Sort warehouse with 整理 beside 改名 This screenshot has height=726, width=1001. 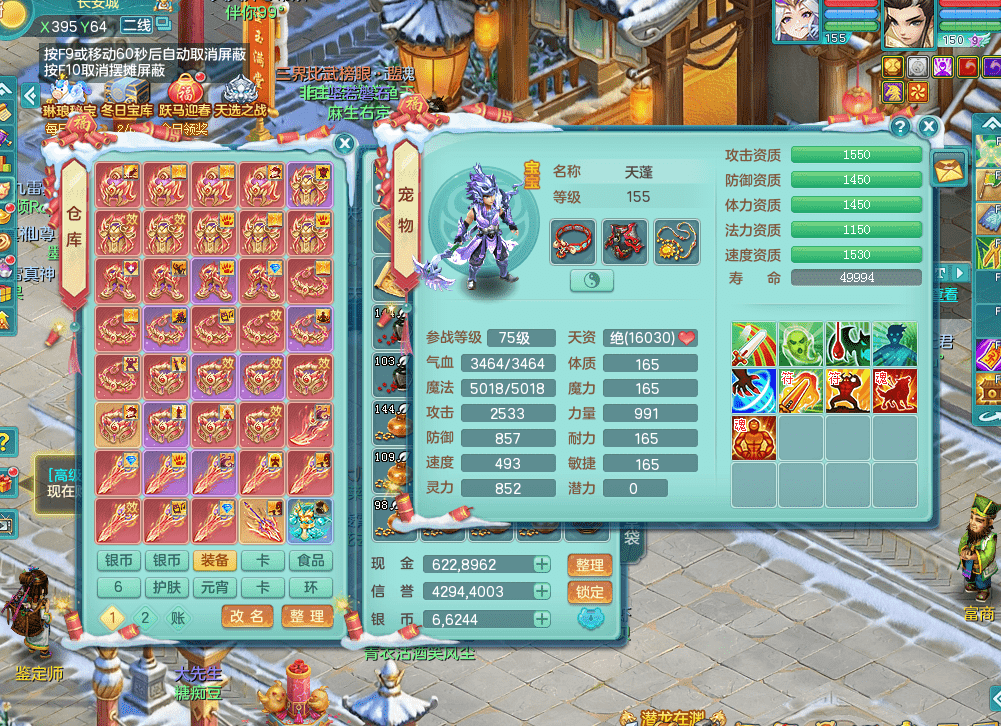307,616
